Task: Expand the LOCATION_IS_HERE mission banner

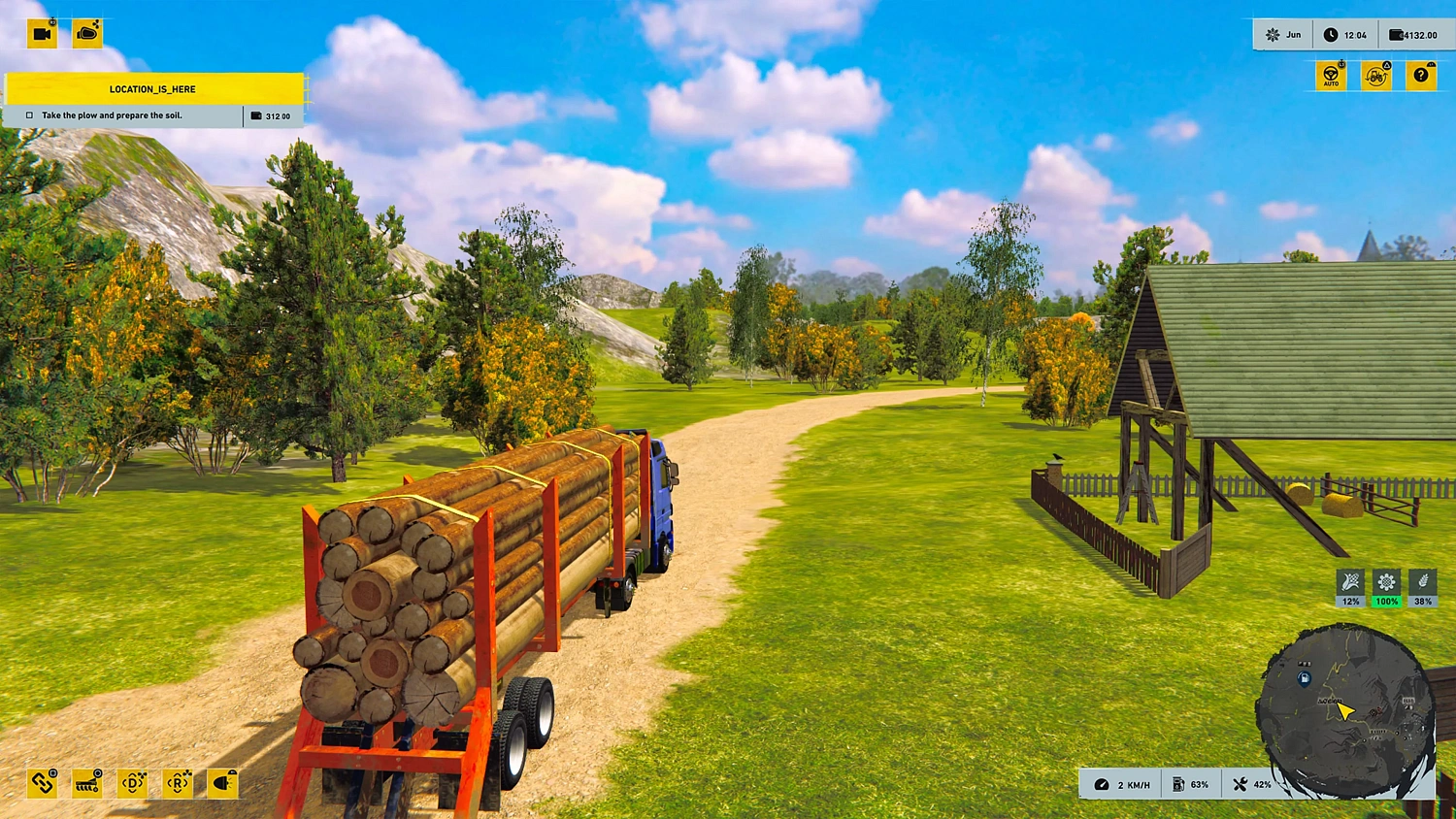Action: [x=152, y=88]
